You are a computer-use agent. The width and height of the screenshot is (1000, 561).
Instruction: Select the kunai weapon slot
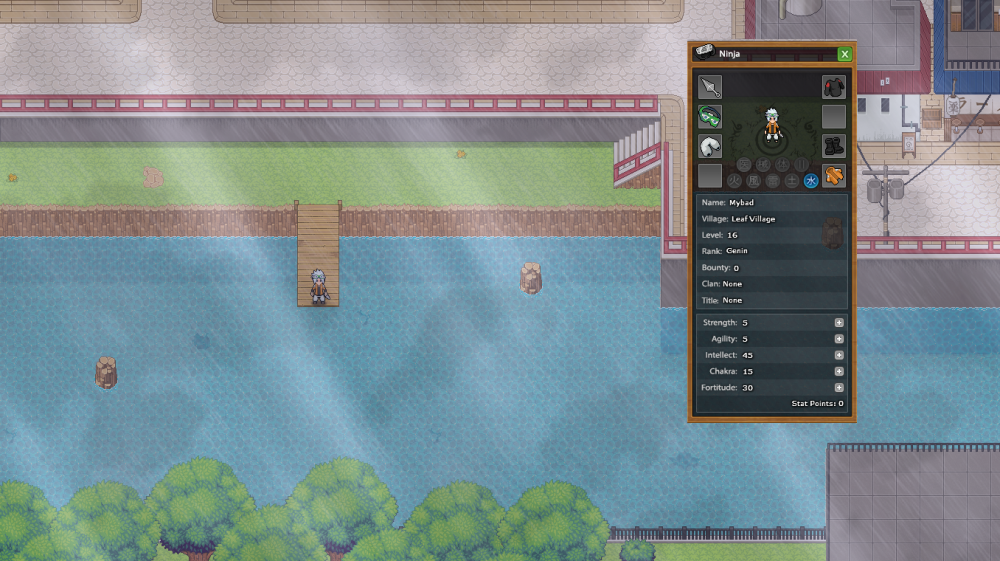(710, 87)
